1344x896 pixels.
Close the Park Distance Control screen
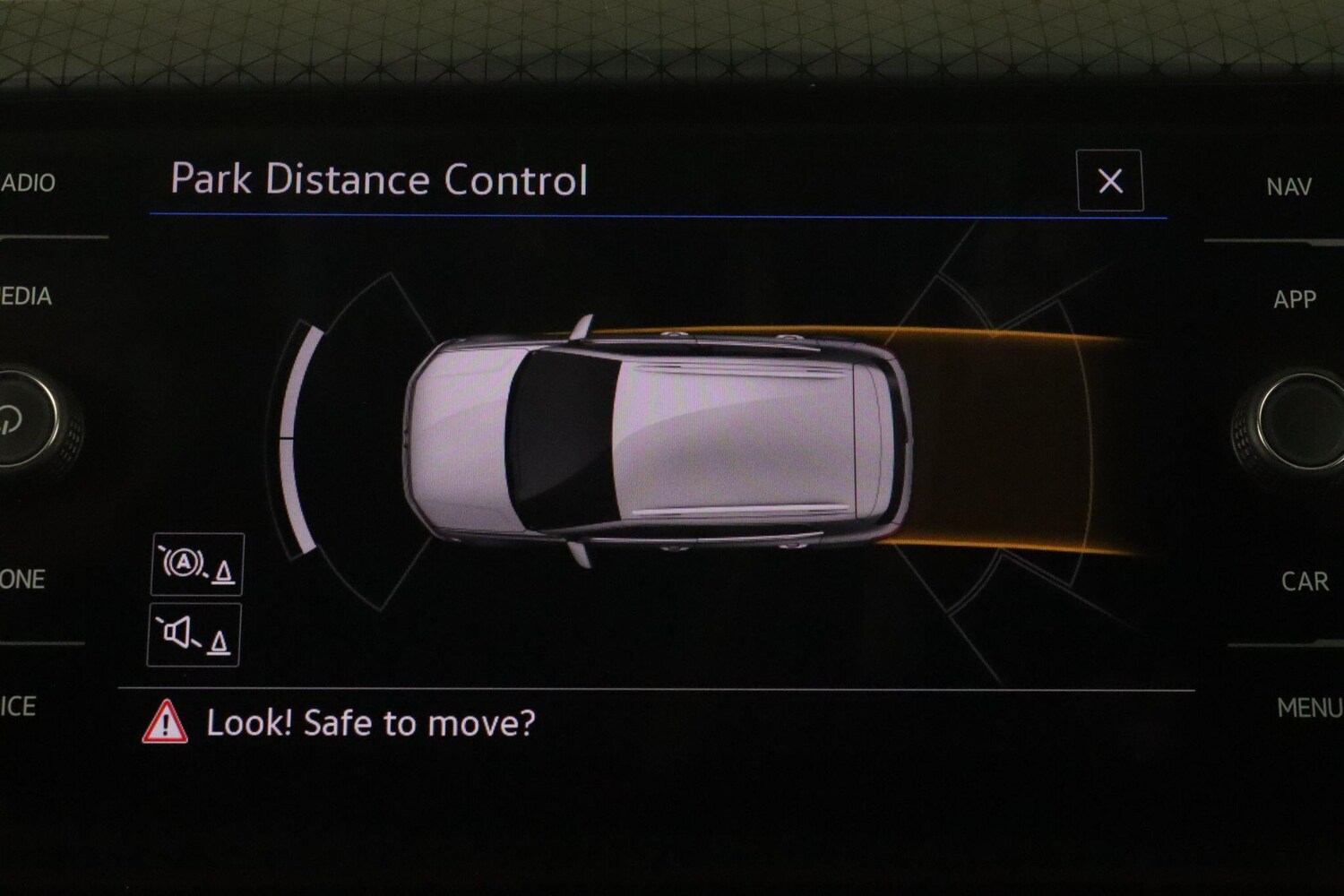[x=1109, y=181]
